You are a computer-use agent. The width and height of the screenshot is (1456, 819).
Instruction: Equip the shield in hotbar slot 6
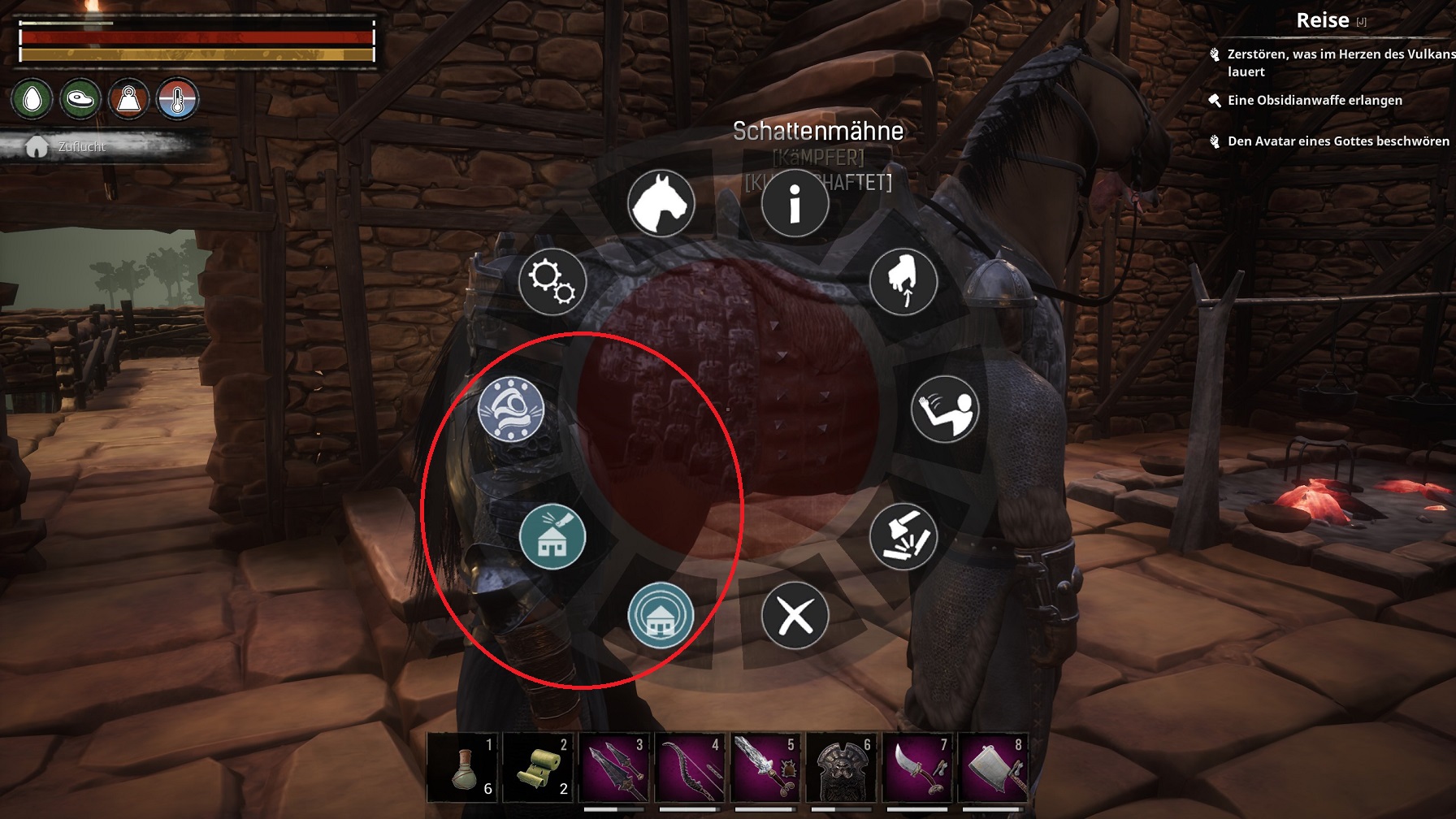pos(841,768)
